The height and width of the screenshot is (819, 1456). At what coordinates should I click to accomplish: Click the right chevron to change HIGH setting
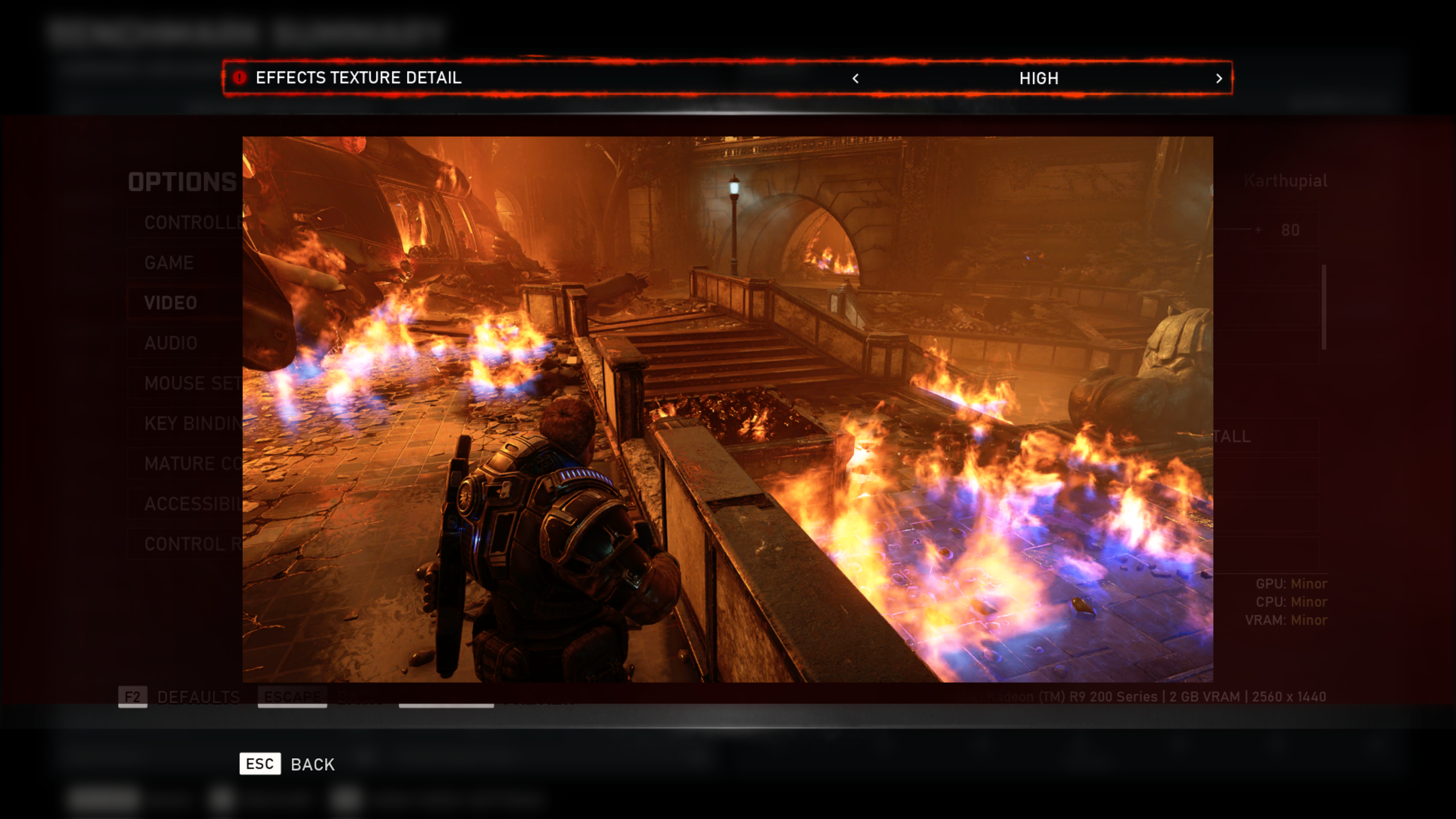pos(1219,79)
